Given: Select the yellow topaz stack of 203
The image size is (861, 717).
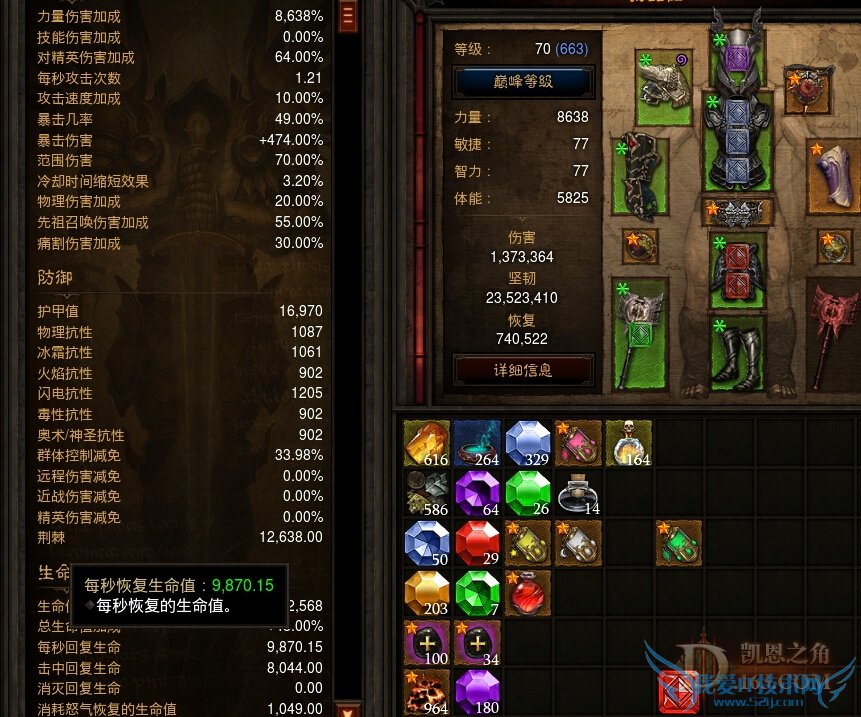Looking at the screenshot, I should [427, 593].
